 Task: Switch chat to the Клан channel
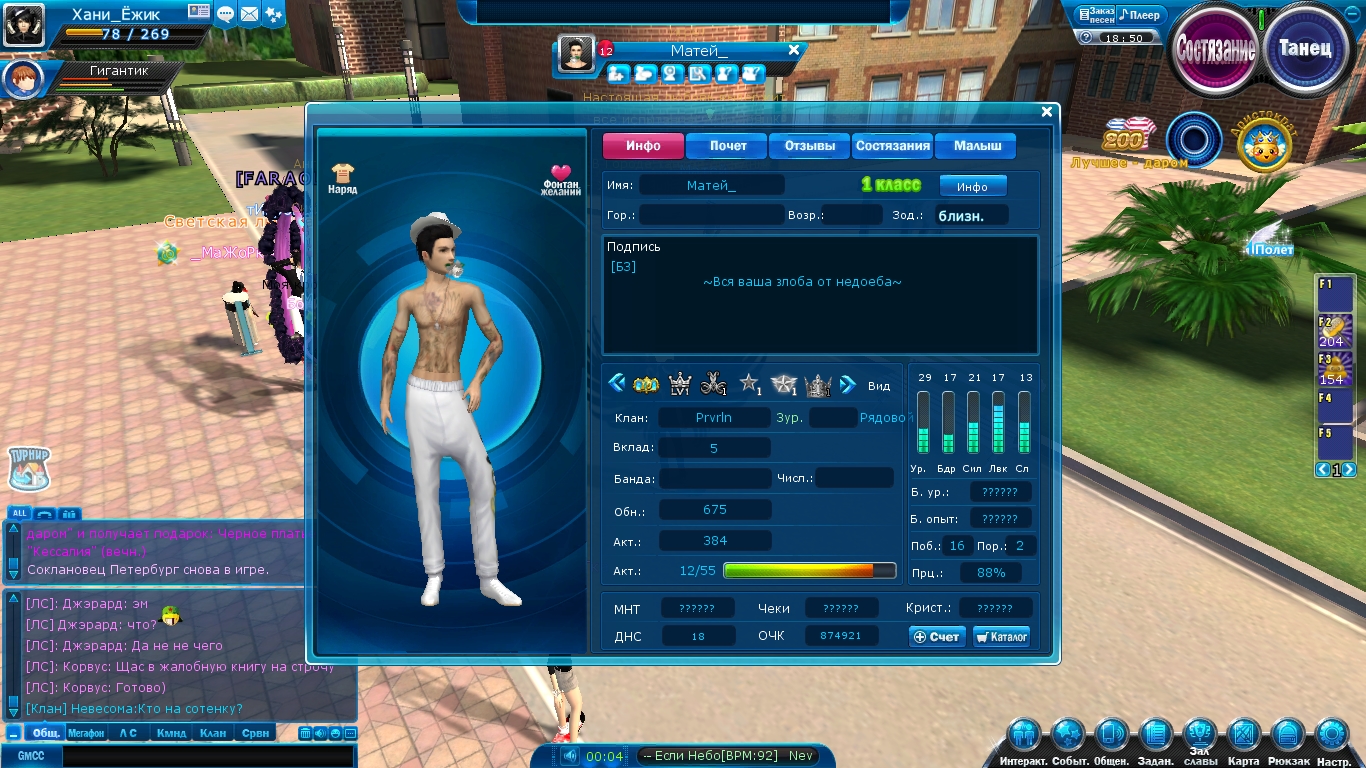[x=213, y=733]
